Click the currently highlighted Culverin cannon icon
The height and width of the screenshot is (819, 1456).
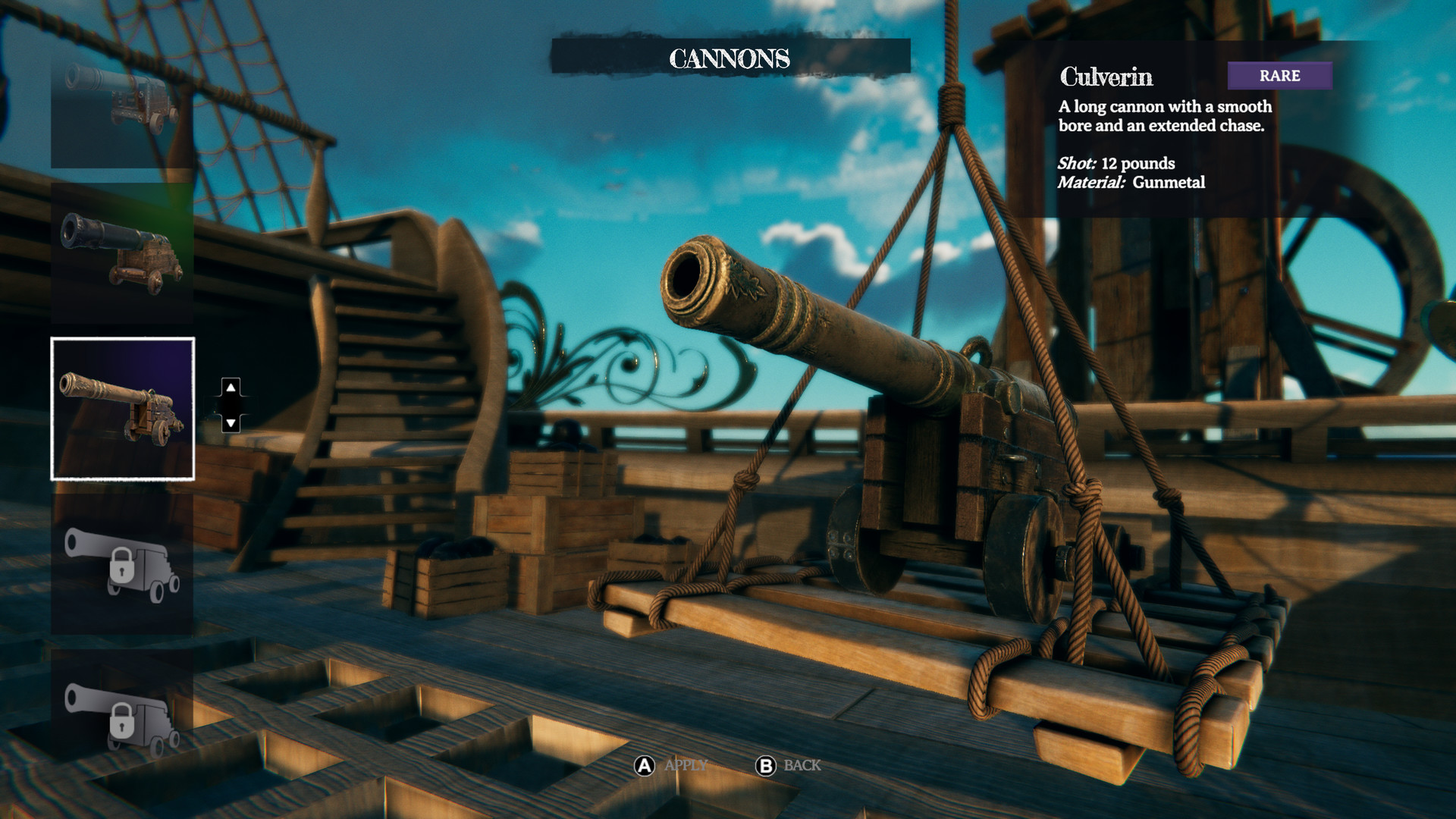click(123, 407)
